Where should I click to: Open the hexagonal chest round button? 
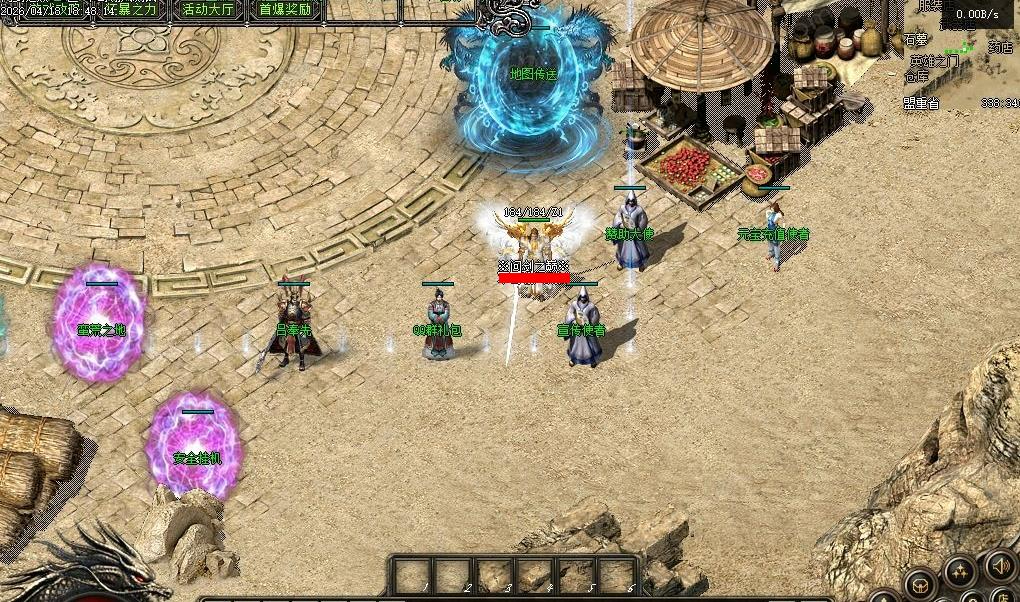click(x=921, y=586)
